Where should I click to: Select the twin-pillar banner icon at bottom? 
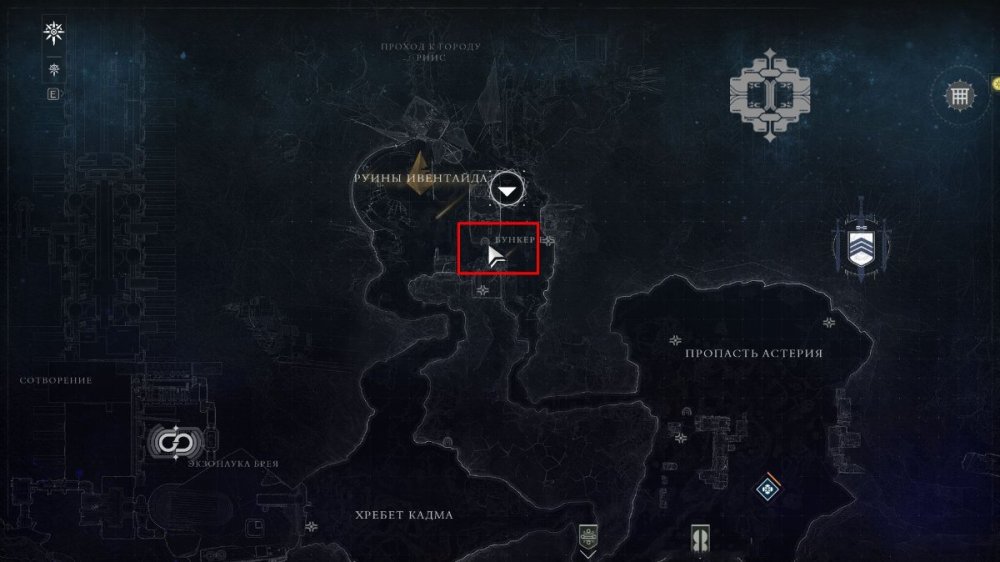click(x=700, y=539)
